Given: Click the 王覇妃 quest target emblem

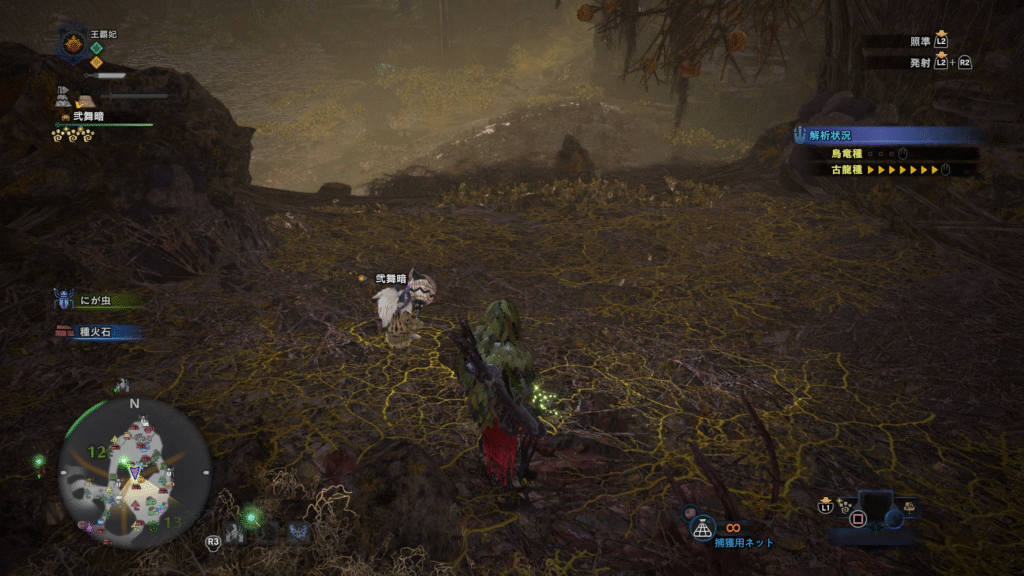Looking at the screenshot, I should [73, 43].
